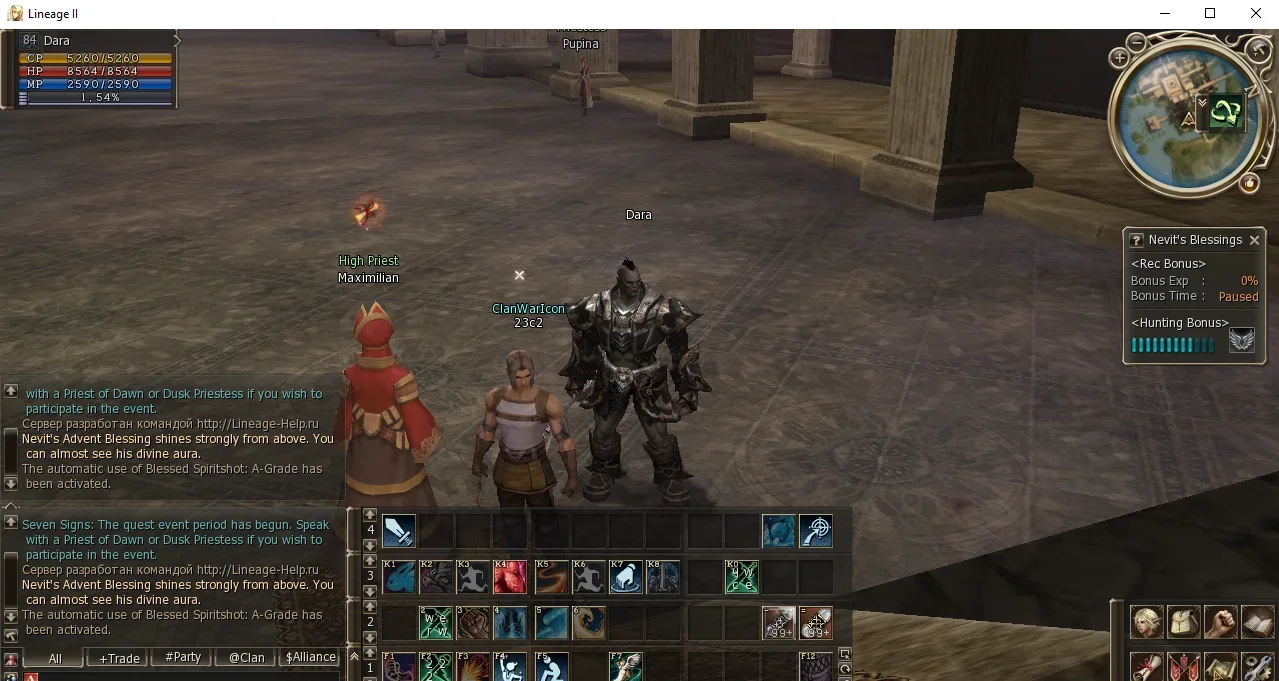Activate the orange swirl skill in slot 6

[x=589, y=623]
